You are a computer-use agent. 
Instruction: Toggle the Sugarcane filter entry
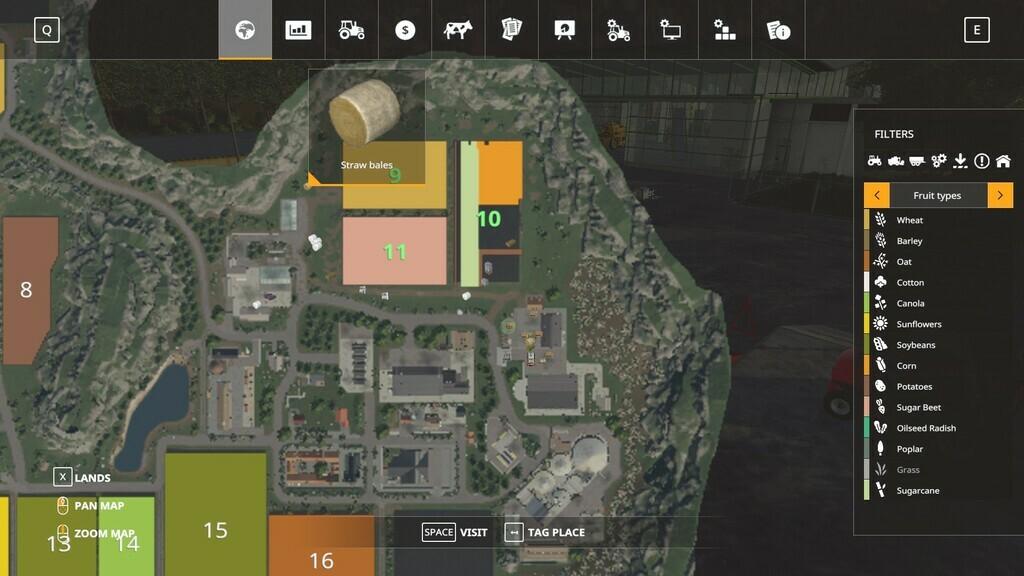pos(917,491)
